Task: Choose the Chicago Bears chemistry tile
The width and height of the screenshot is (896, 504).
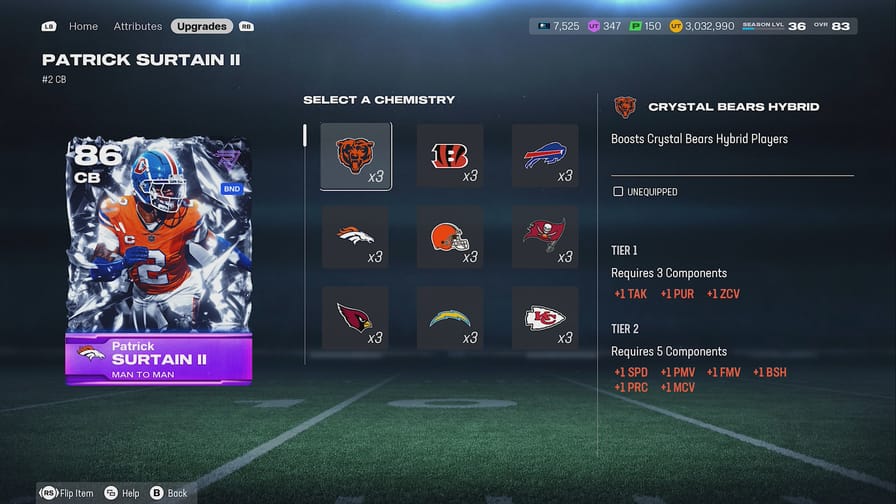Action: [x=355, y=156]
